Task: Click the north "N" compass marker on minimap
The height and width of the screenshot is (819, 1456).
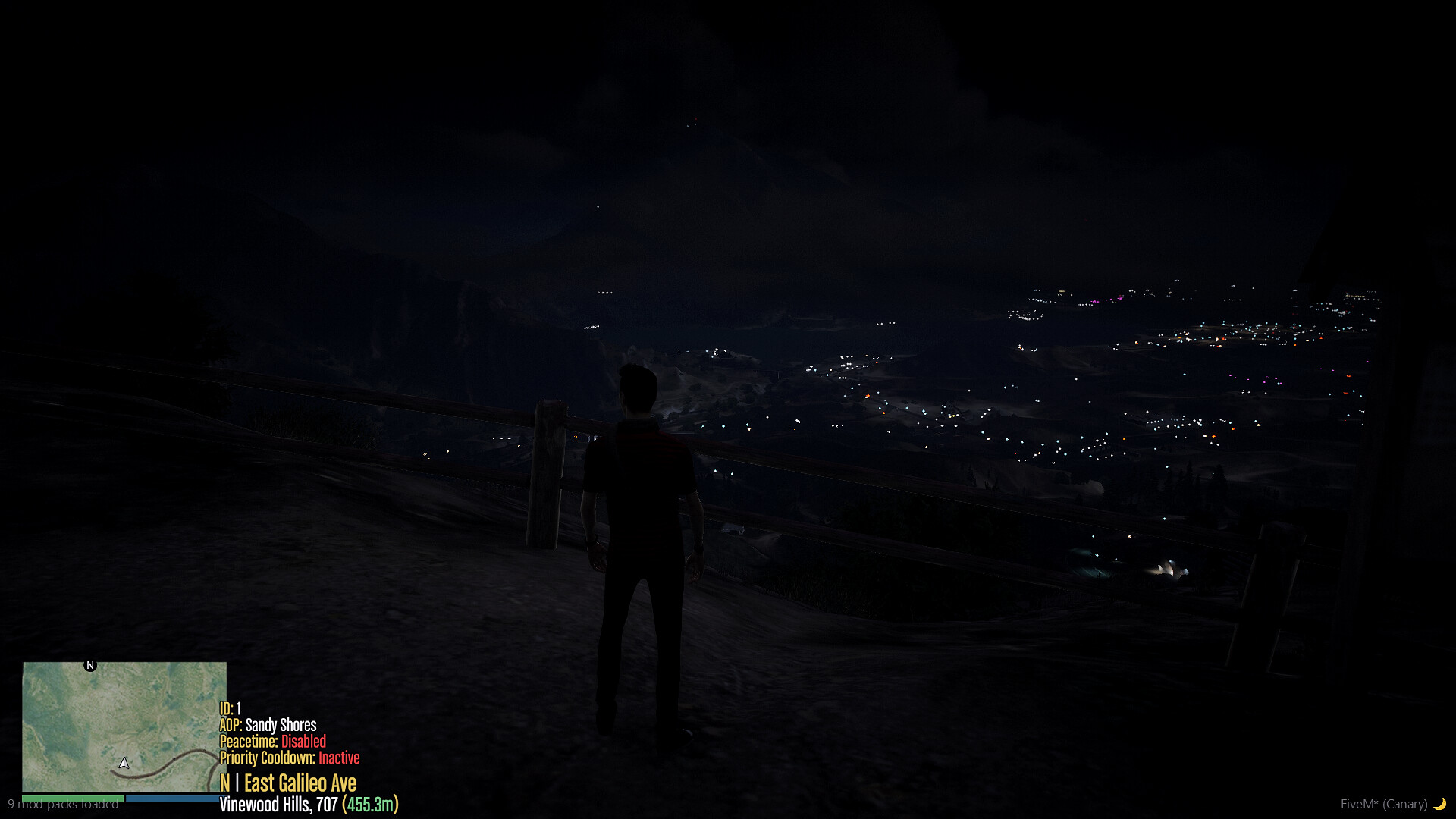Action: [x=90, y=664]
